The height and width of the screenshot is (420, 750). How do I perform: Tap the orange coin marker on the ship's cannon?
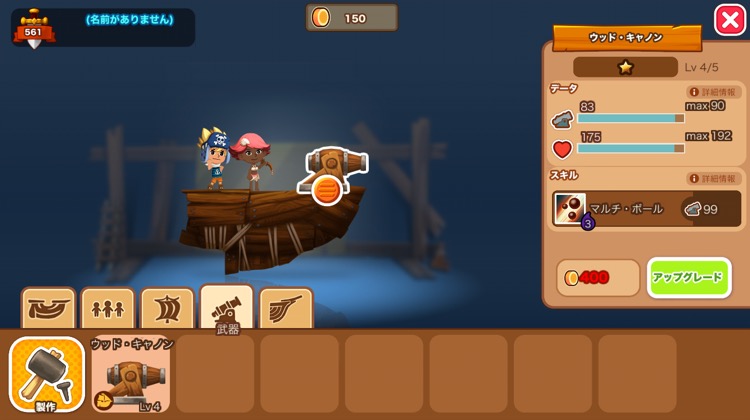[326, 189]
